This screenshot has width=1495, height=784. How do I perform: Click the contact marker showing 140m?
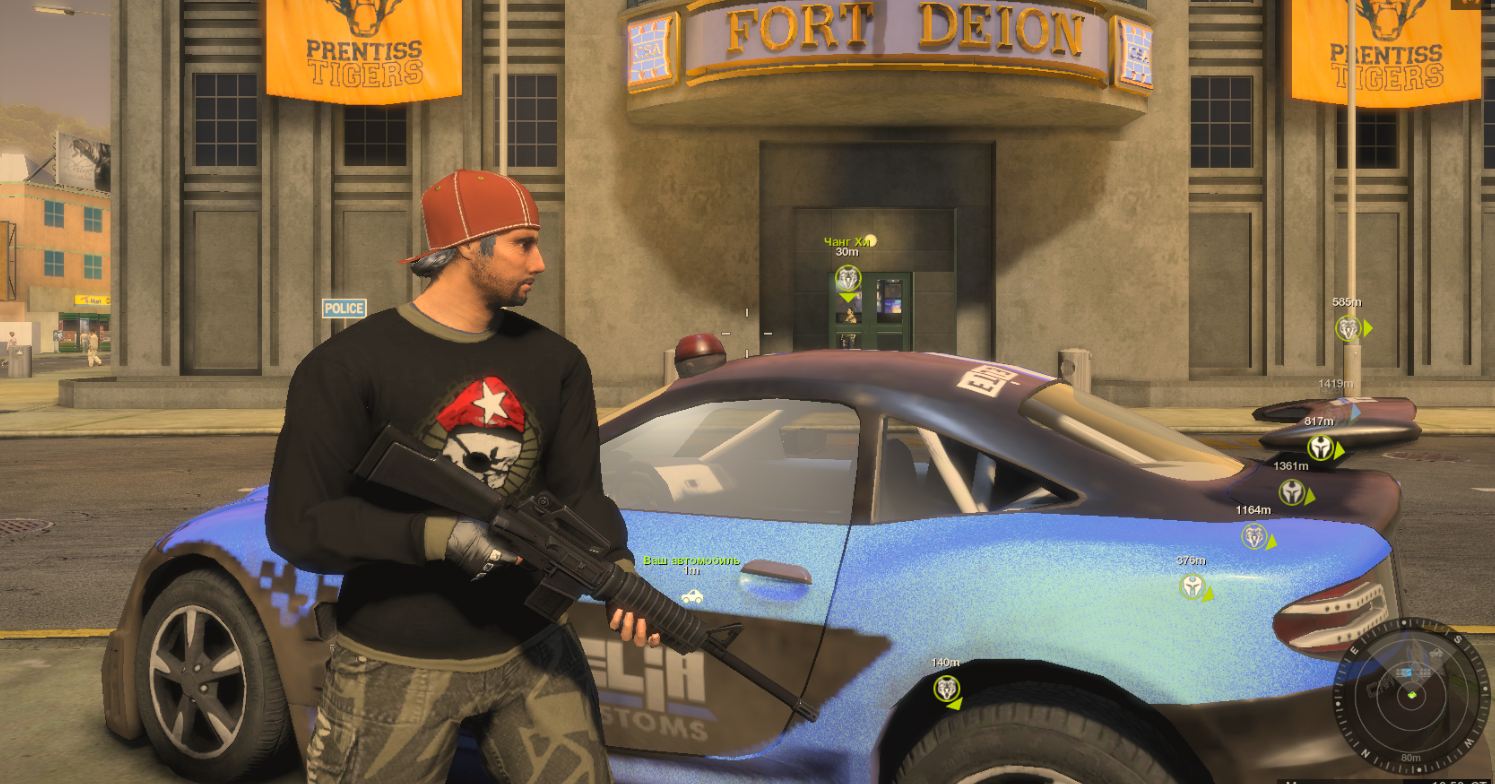[x=946, y=688]
